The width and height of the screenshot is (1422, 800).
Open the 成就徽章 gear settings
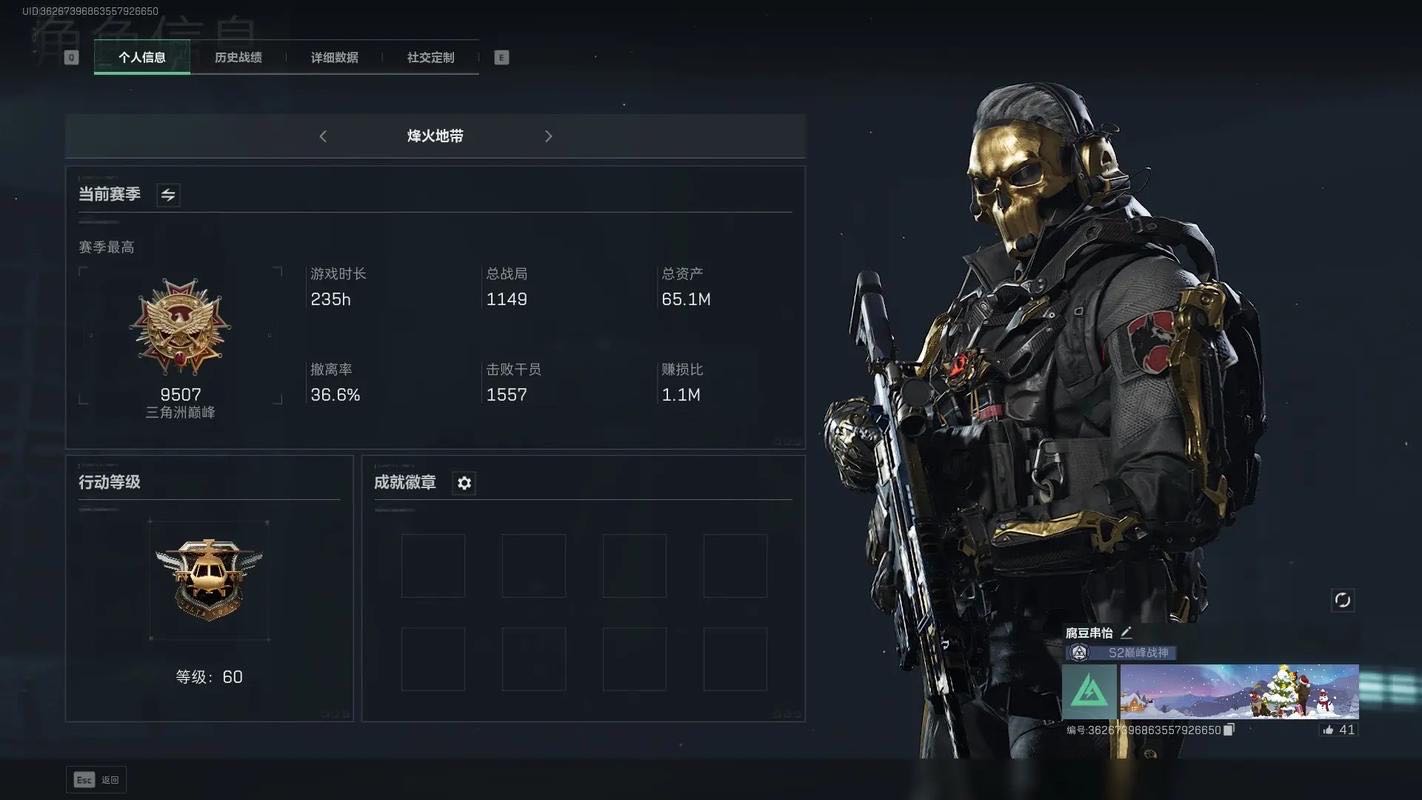464,483
